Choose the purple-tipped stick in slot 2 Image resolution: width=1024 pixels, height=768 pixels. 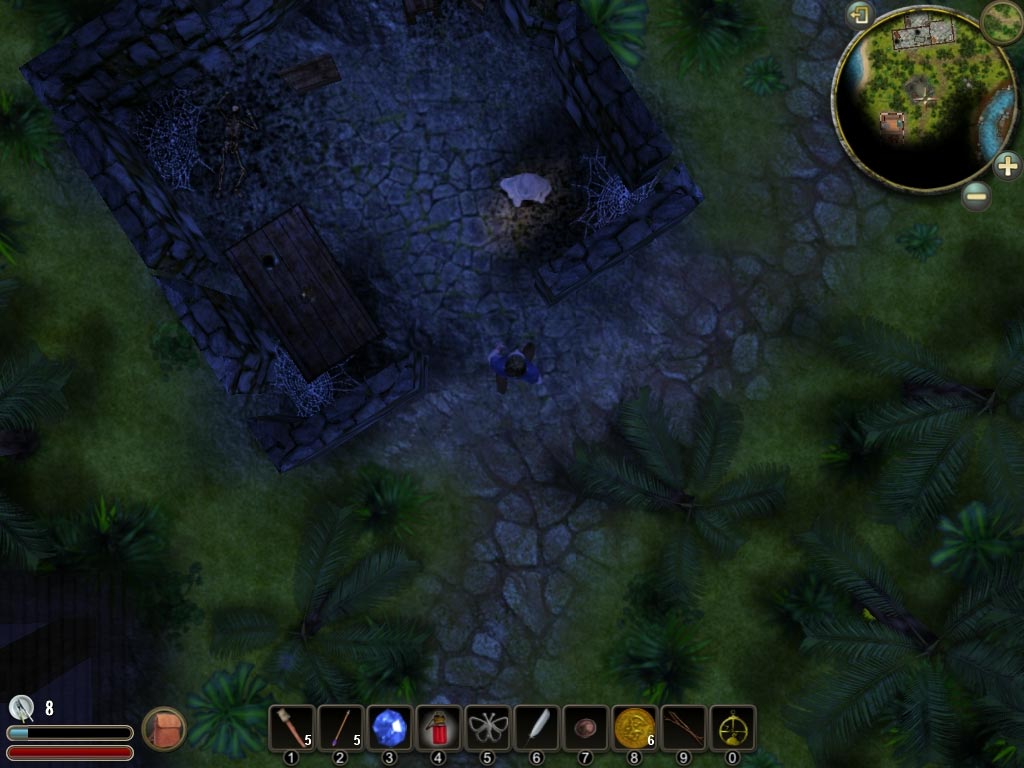340,727
